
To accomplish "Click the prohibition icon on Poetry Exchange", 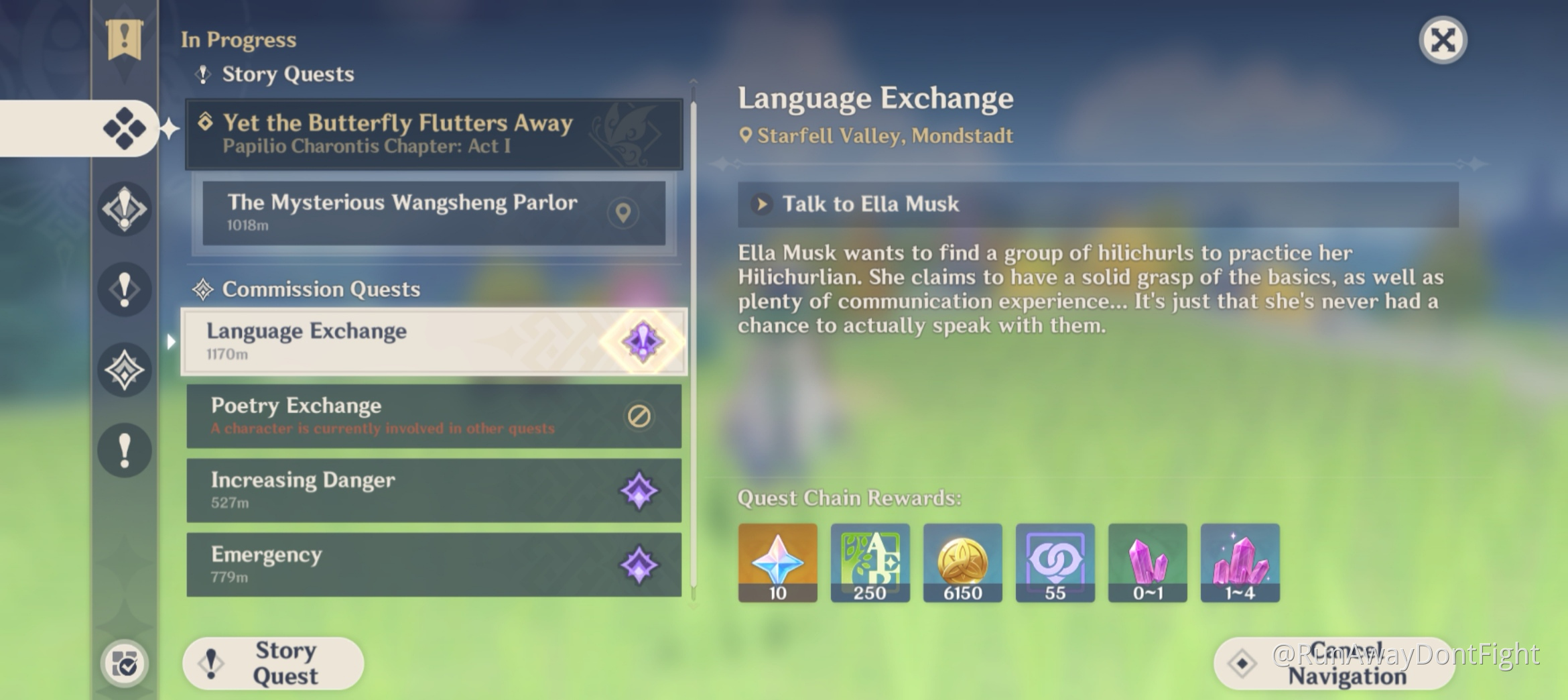I will click(x=639, y=417).
